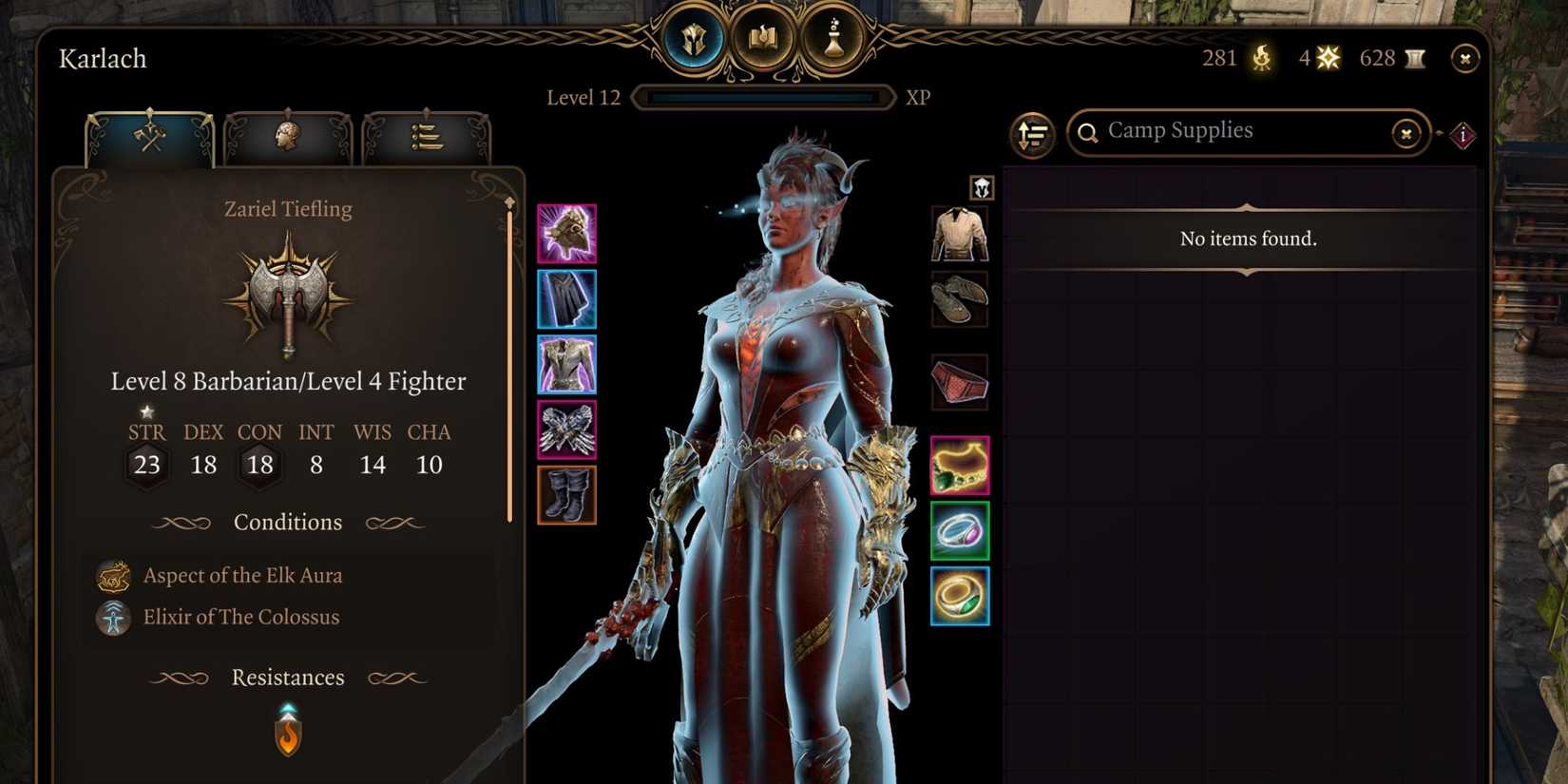Select the equipped boots slot
Image resolution: width=1568 pixels, height=784 pixels.
point(567,495)
